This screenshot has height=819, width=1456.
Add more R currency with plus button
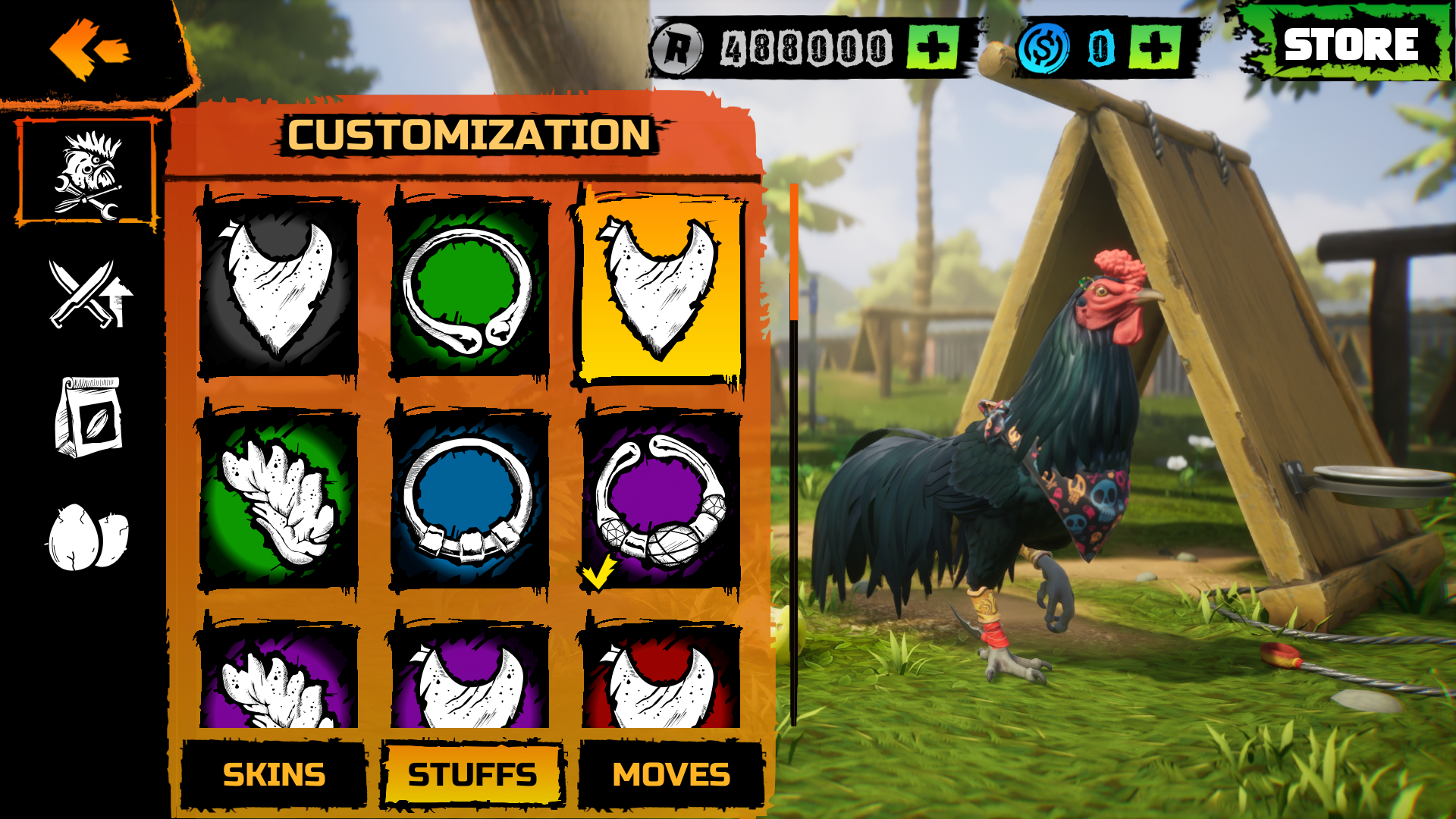click(931, 45)
